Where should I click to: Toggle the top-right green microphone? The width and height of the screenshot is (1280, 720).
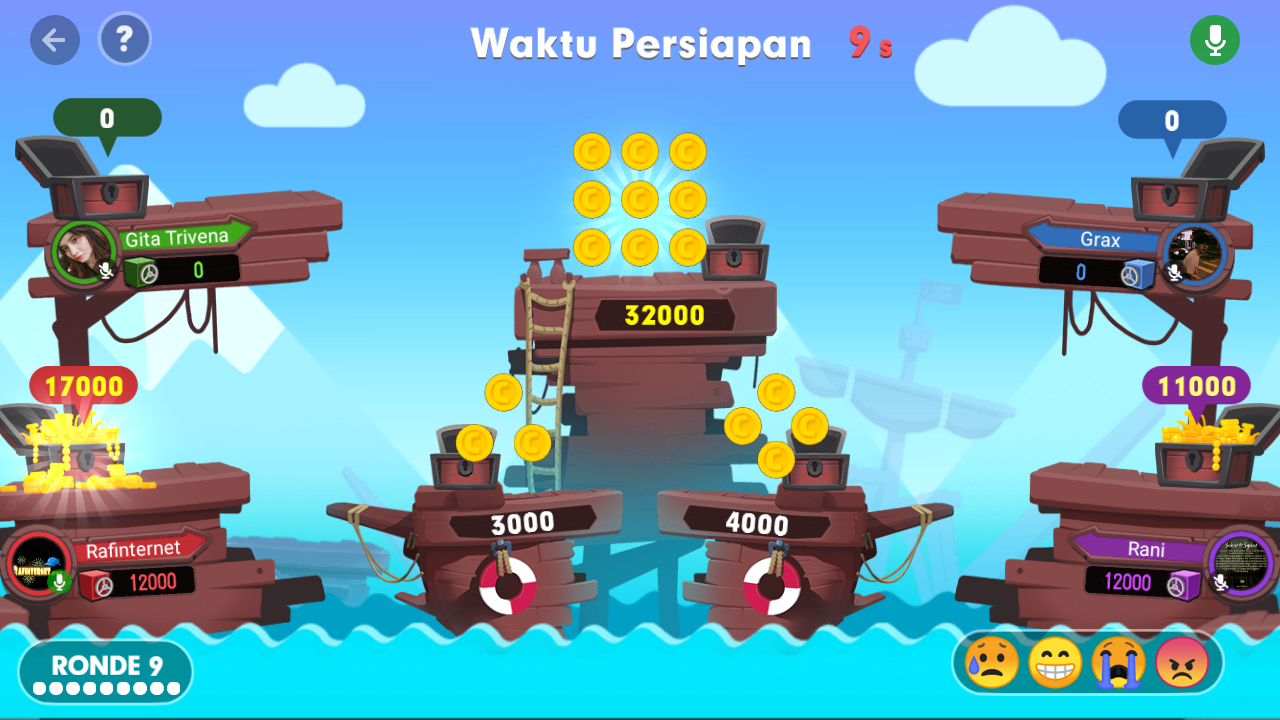tap(1215, 39)
